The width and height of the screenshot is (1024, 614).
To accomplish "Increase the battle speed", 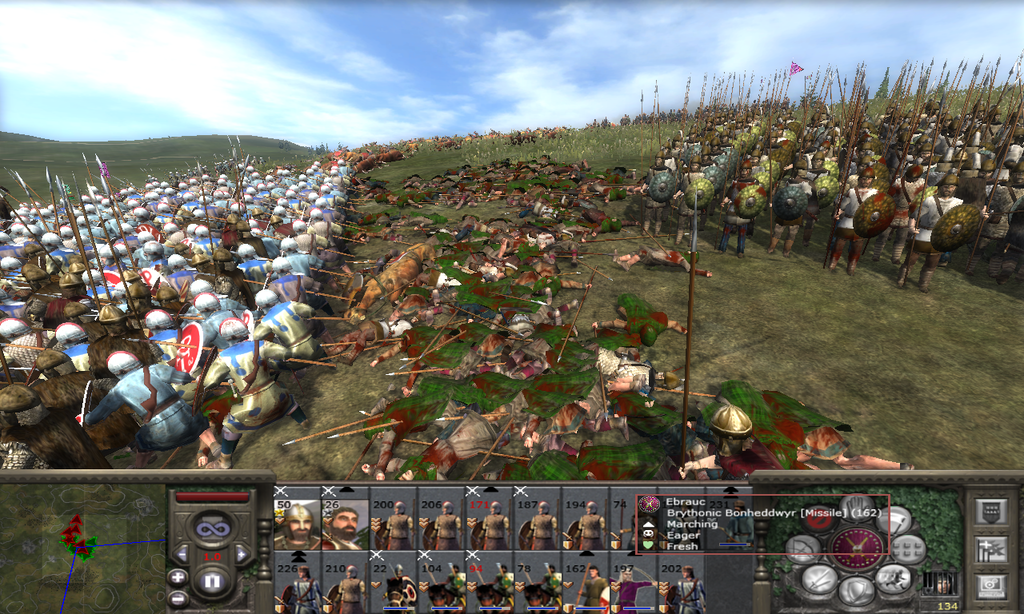I will coord(241,553).
